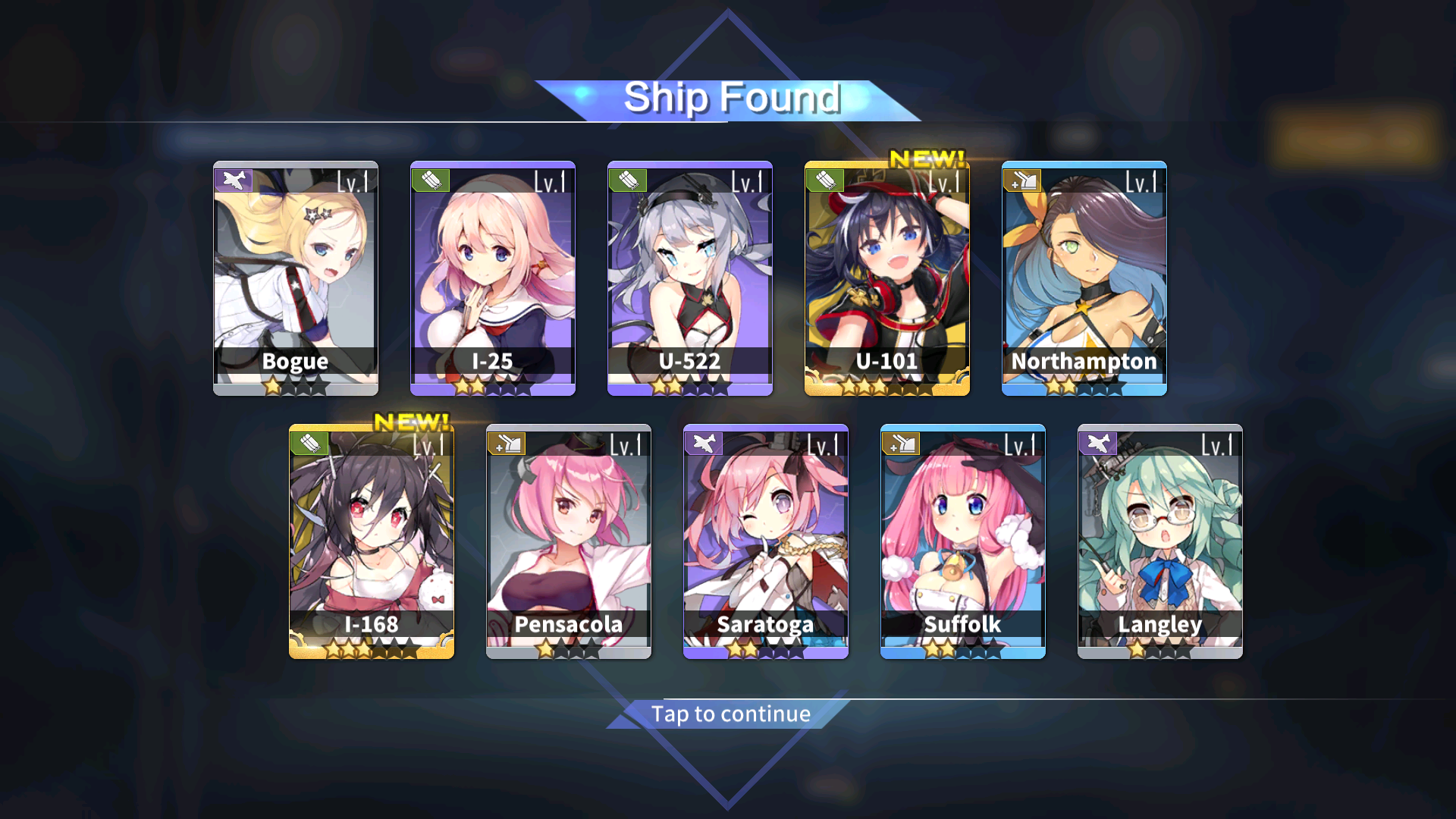The width and height of the screenshot is (1456, 819).
Task: Pick the Pensacola ship card
Action: coord(569,541)
